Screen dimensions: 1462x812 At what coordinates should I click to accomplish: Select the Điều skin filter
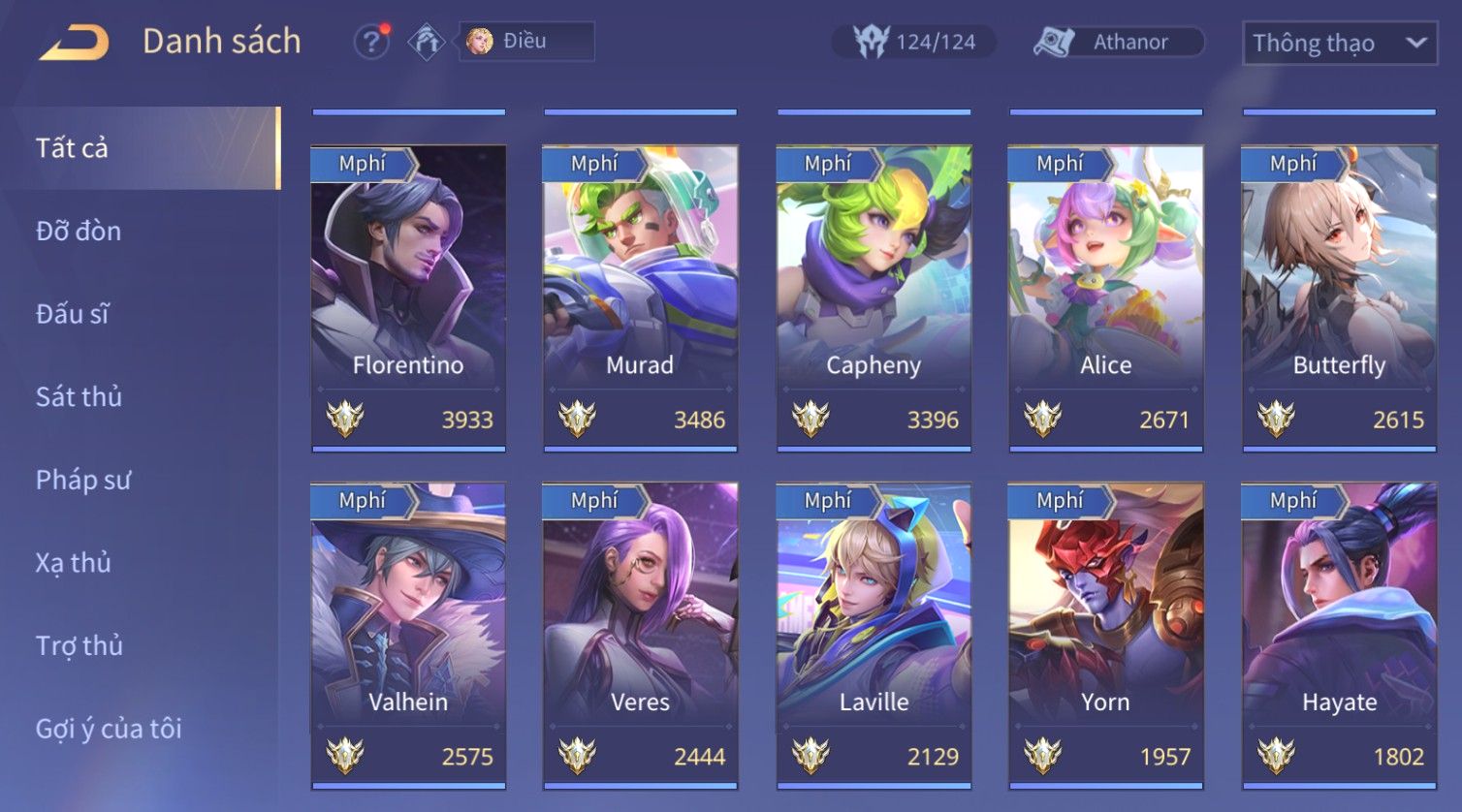525,42
